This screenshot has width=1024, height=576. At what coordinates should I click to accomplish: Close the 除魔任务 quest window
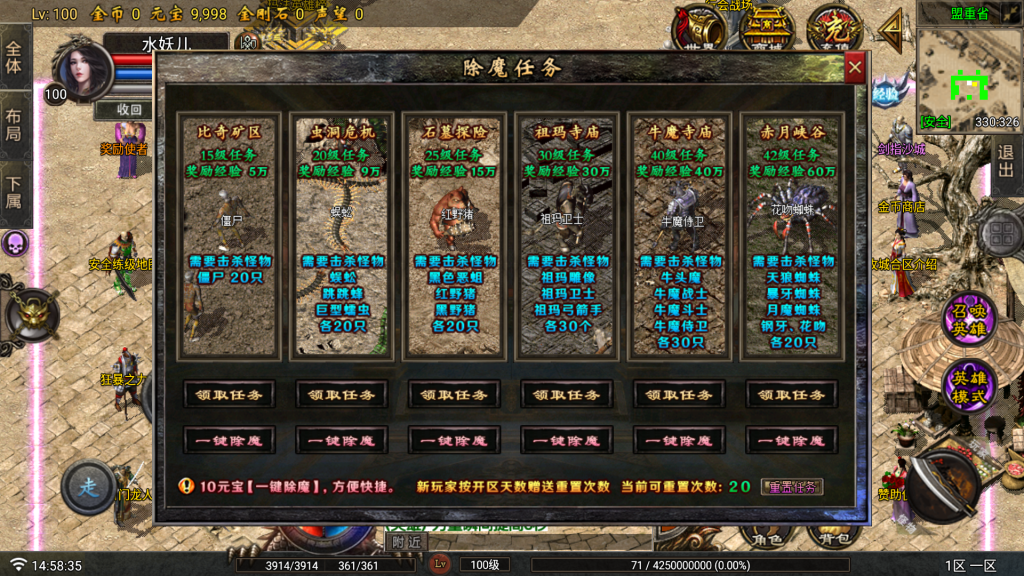(x=854, y=68)
